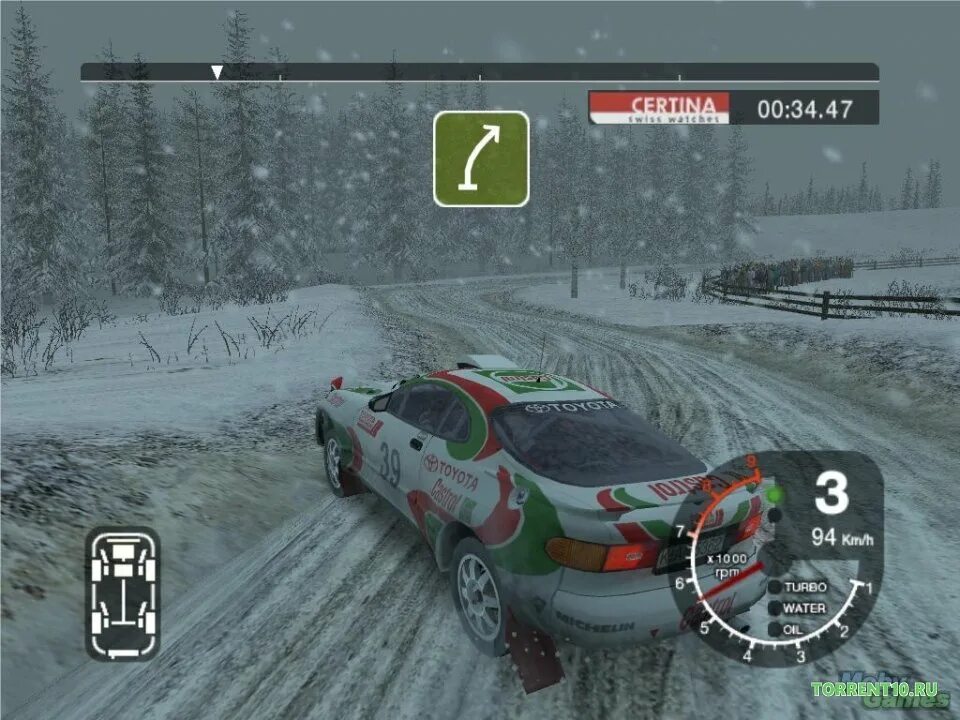
Task: Select the car damage diagram
Action: click(x=123, y=593)
